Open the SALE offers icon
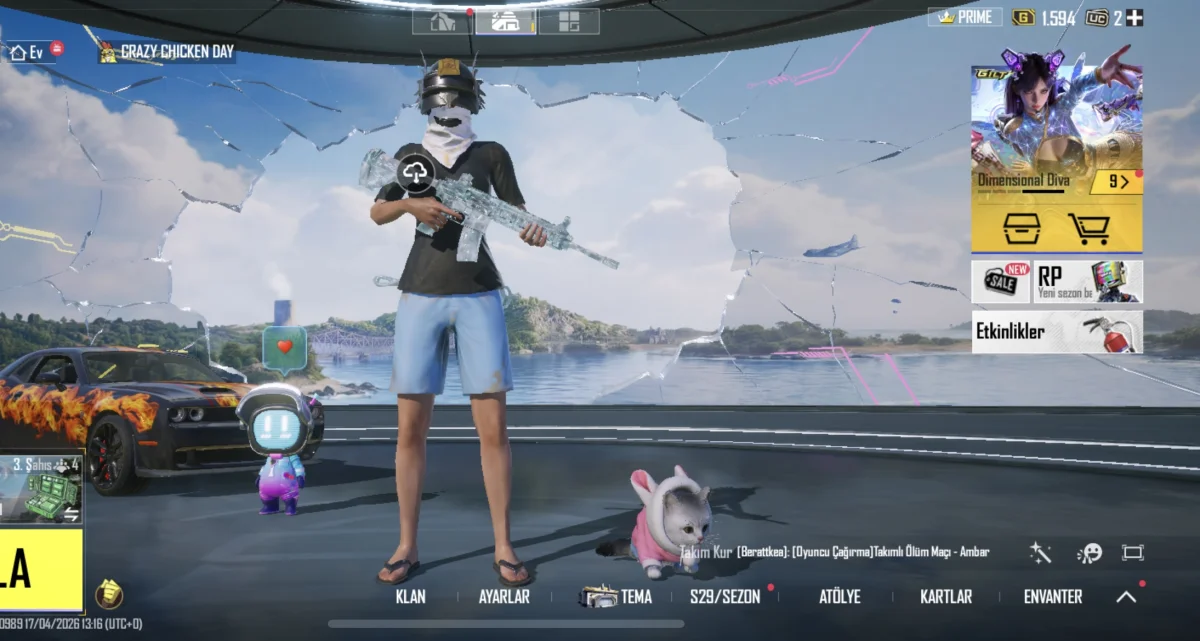1200x641 pixels. tap(1001, 282)
